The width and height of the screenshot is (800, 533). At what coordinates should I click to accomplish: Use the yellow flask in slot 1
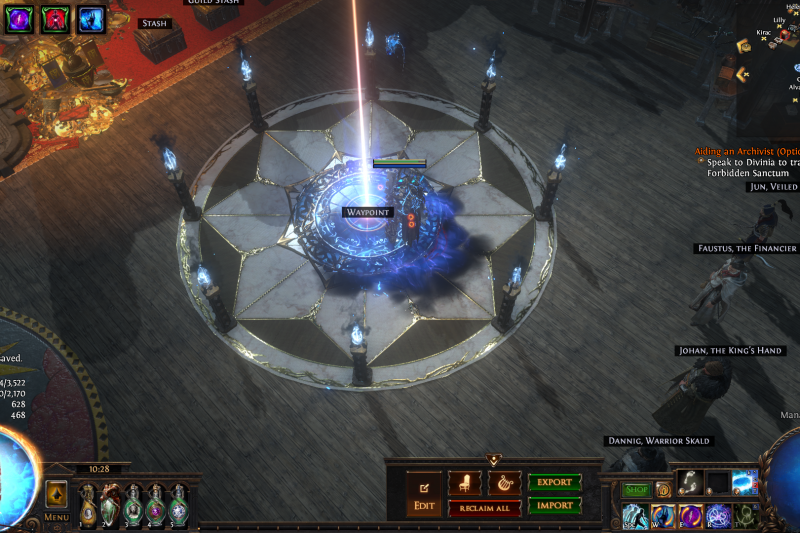(88, 505)
